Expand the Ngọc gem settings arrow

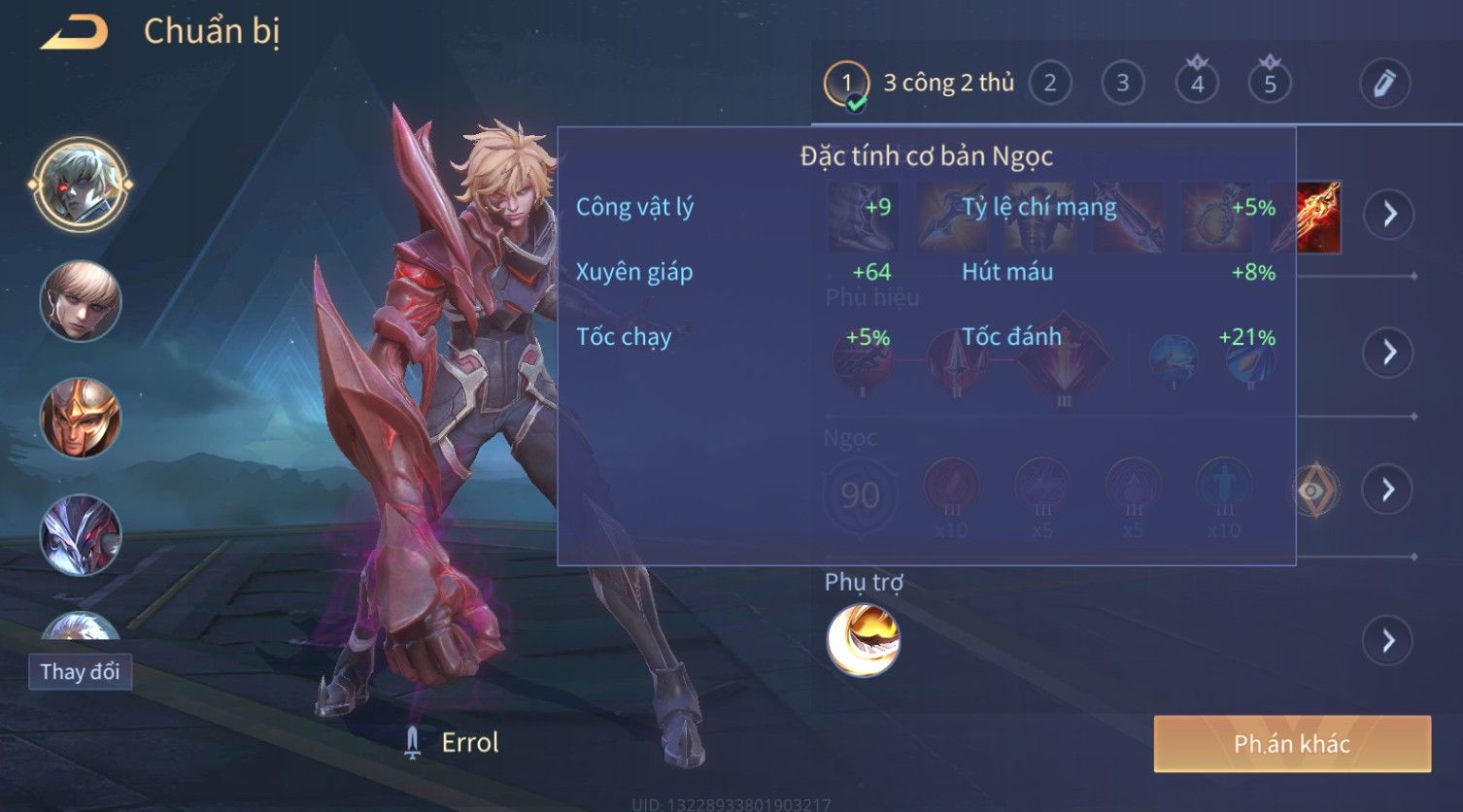coord(1389,489)
